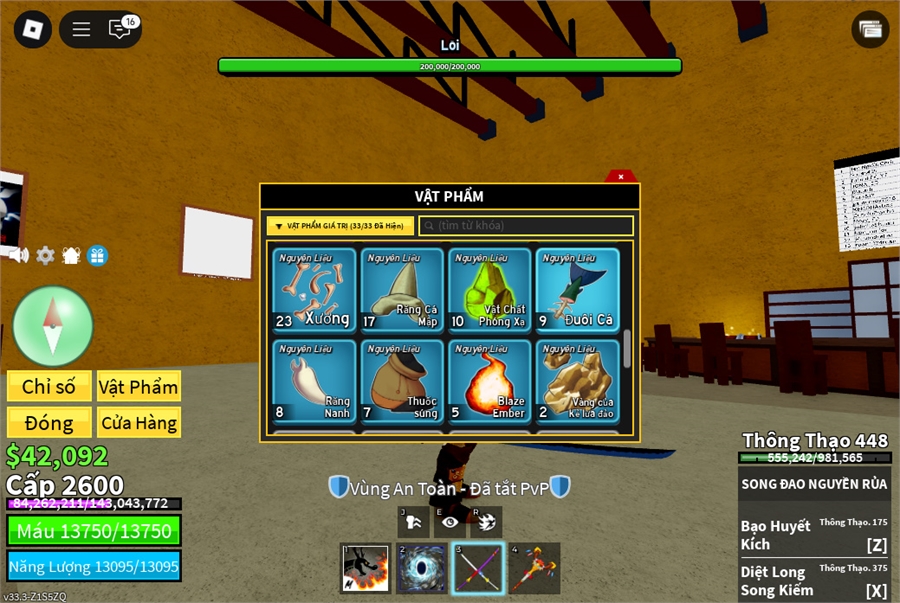The image size is (900, 603).
Task: Click the yellow Vật Phẩm button
Action: tap(138, 387)
